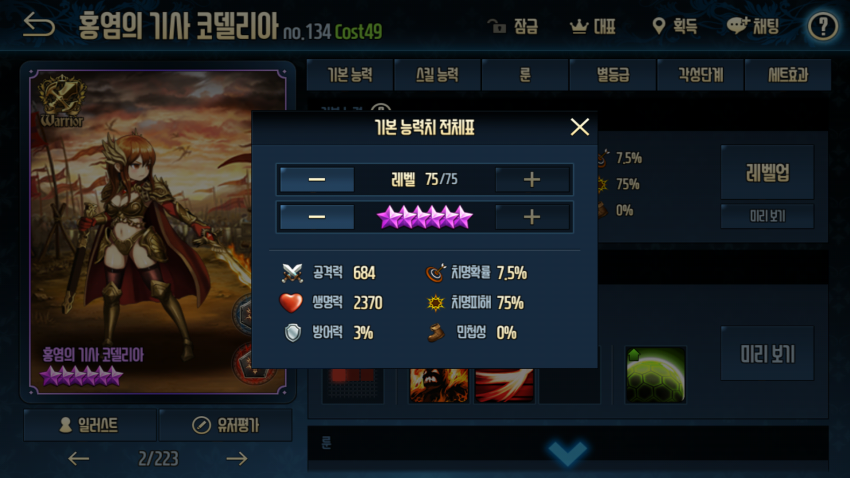This screenshot has width=850, height=478.
Task: Go to the next hero arrow
Action: coord(236,459)
